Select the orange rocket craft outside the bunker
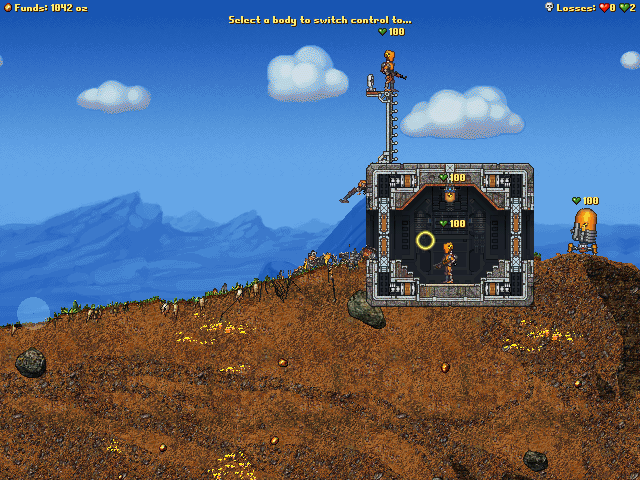Viewport: 640px width, 480px height. point(584,229)
